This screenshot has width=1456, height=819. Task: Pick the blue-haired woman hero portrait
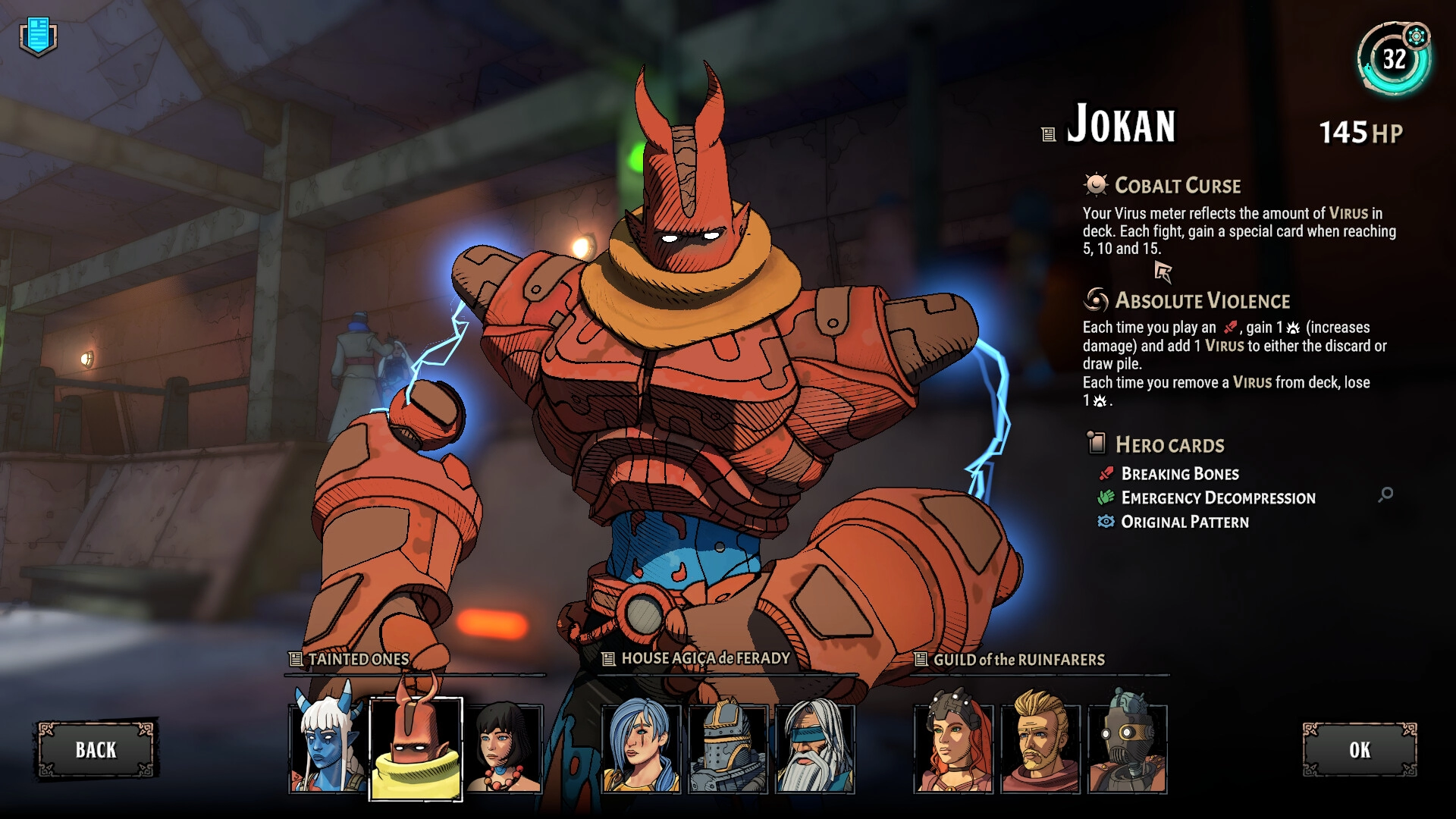click(641, 748)
